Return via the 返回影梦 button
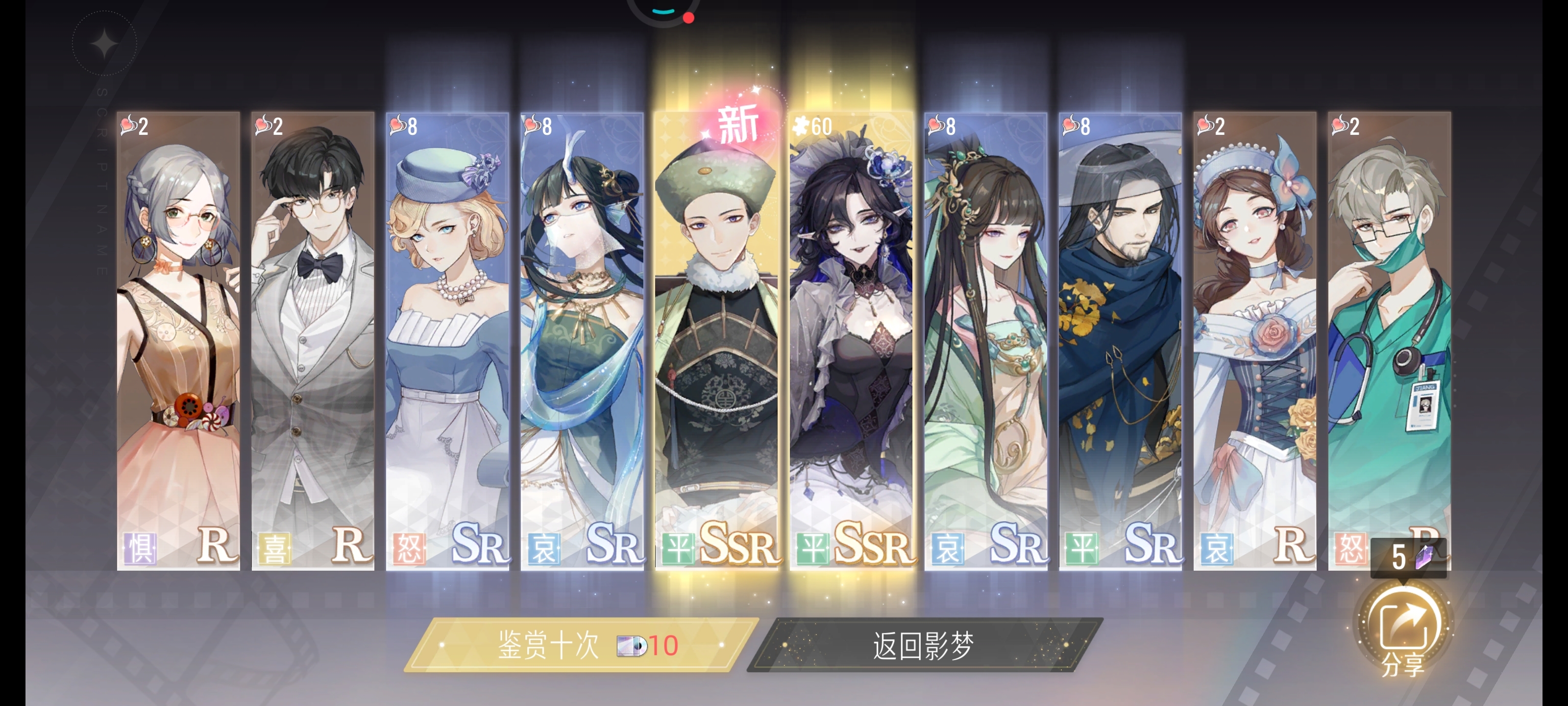1568x706 pixels. point(924,645)
